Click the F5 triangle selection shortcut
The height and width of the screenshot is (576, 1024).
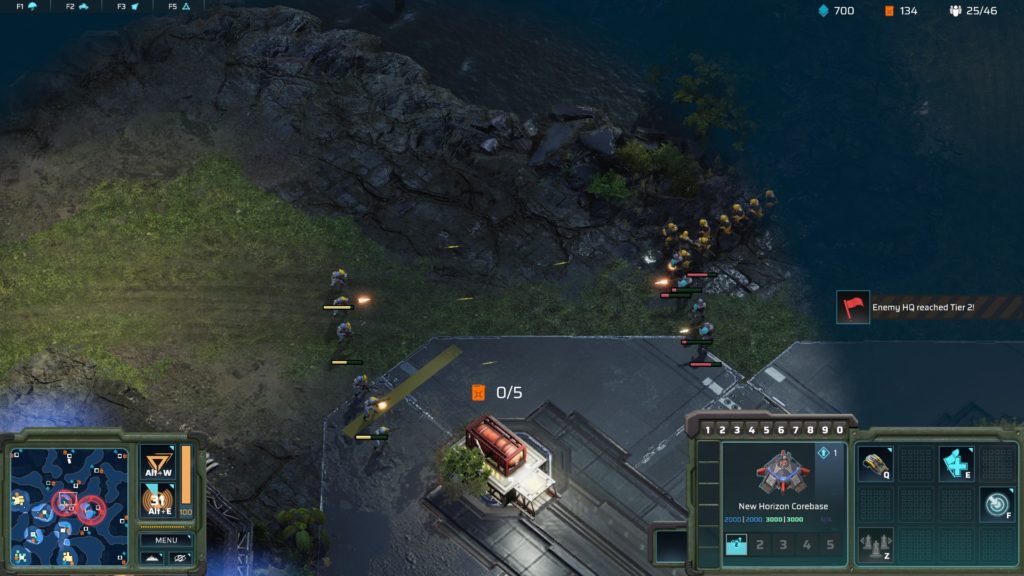point(179,6)
